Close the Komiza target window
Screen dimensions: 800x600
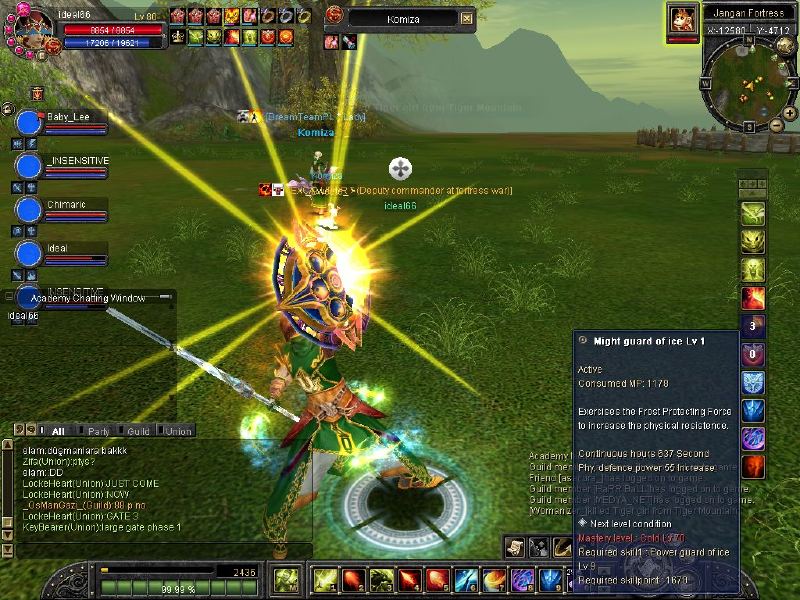467,18
